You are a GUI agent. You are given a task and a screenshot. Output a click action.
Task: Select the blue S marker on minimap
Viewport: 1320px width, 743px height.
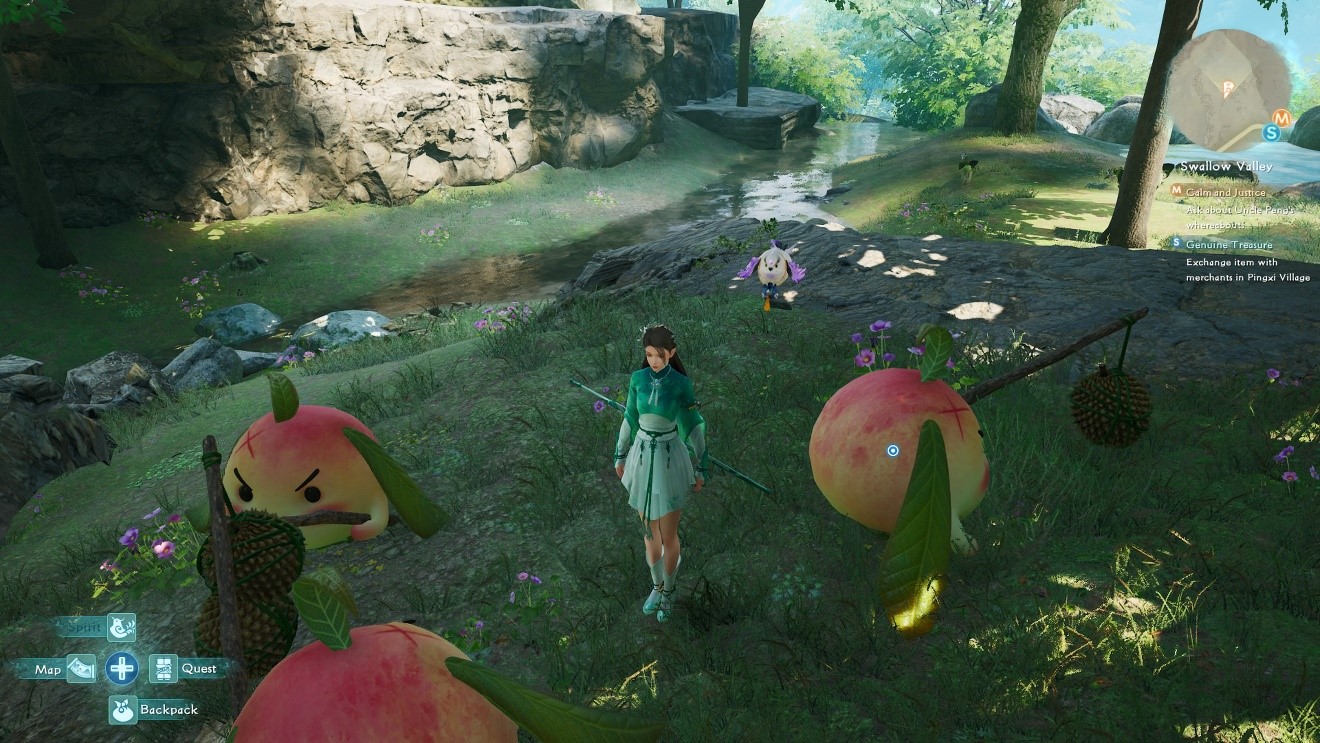(x=1271, y=132)
